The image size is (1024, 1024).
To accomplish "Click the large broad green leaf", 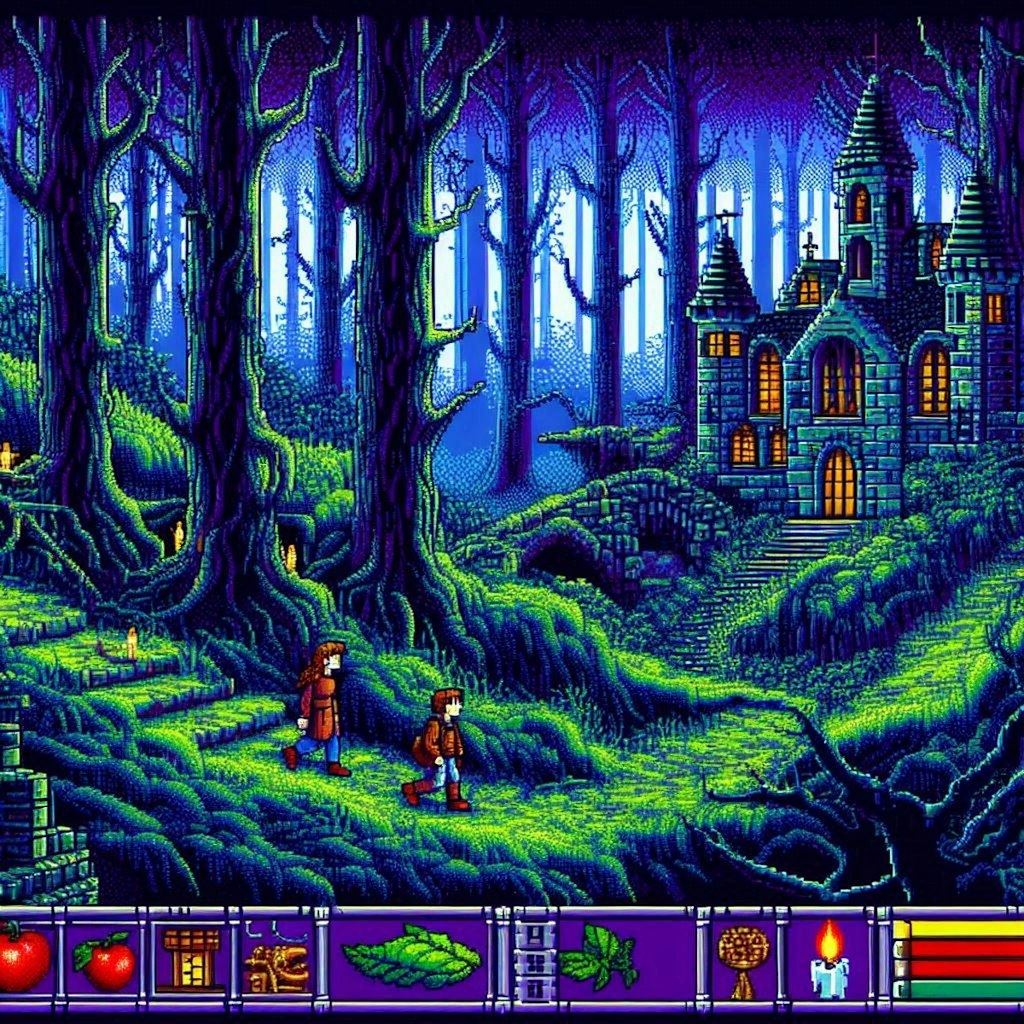I will tap(412, 957).
